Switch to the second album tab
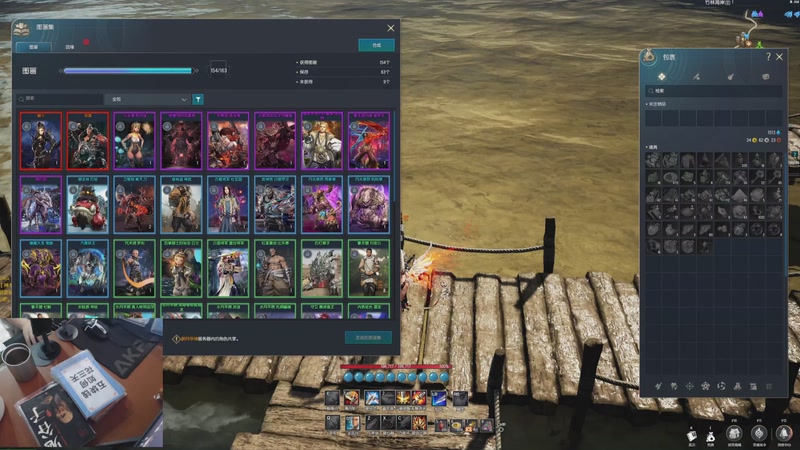 point(70,46)
